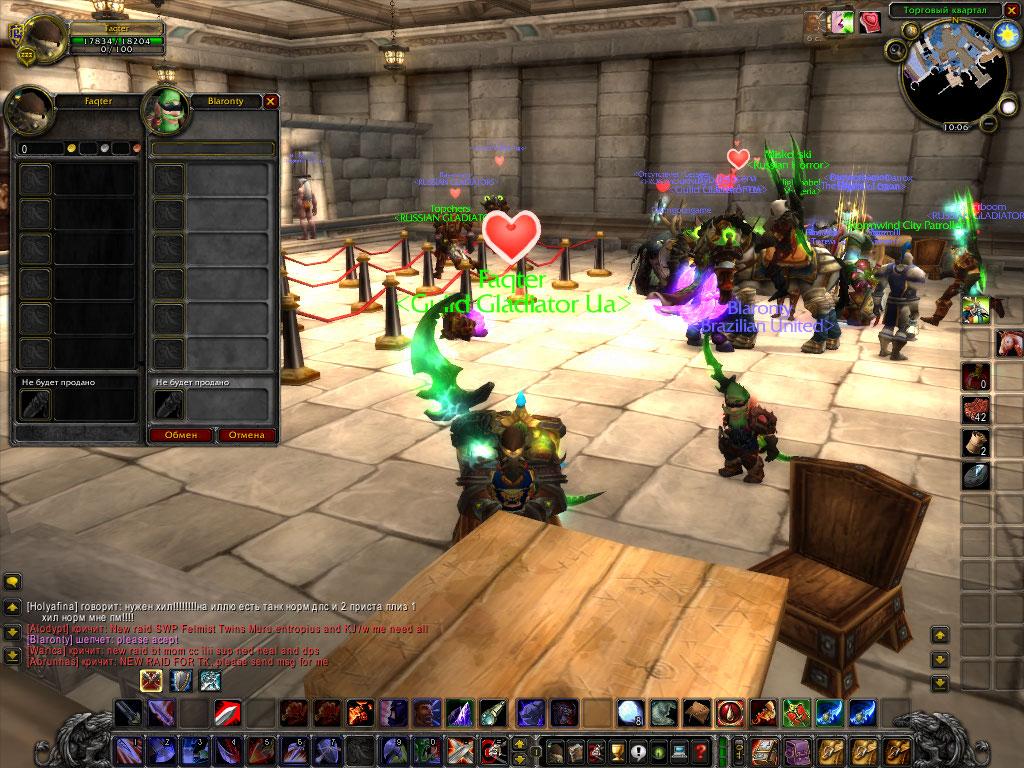The width and height of the screenshot is (1024, 768).
Task: Open the chat menu speech bubble button
Action: point(13,581)
